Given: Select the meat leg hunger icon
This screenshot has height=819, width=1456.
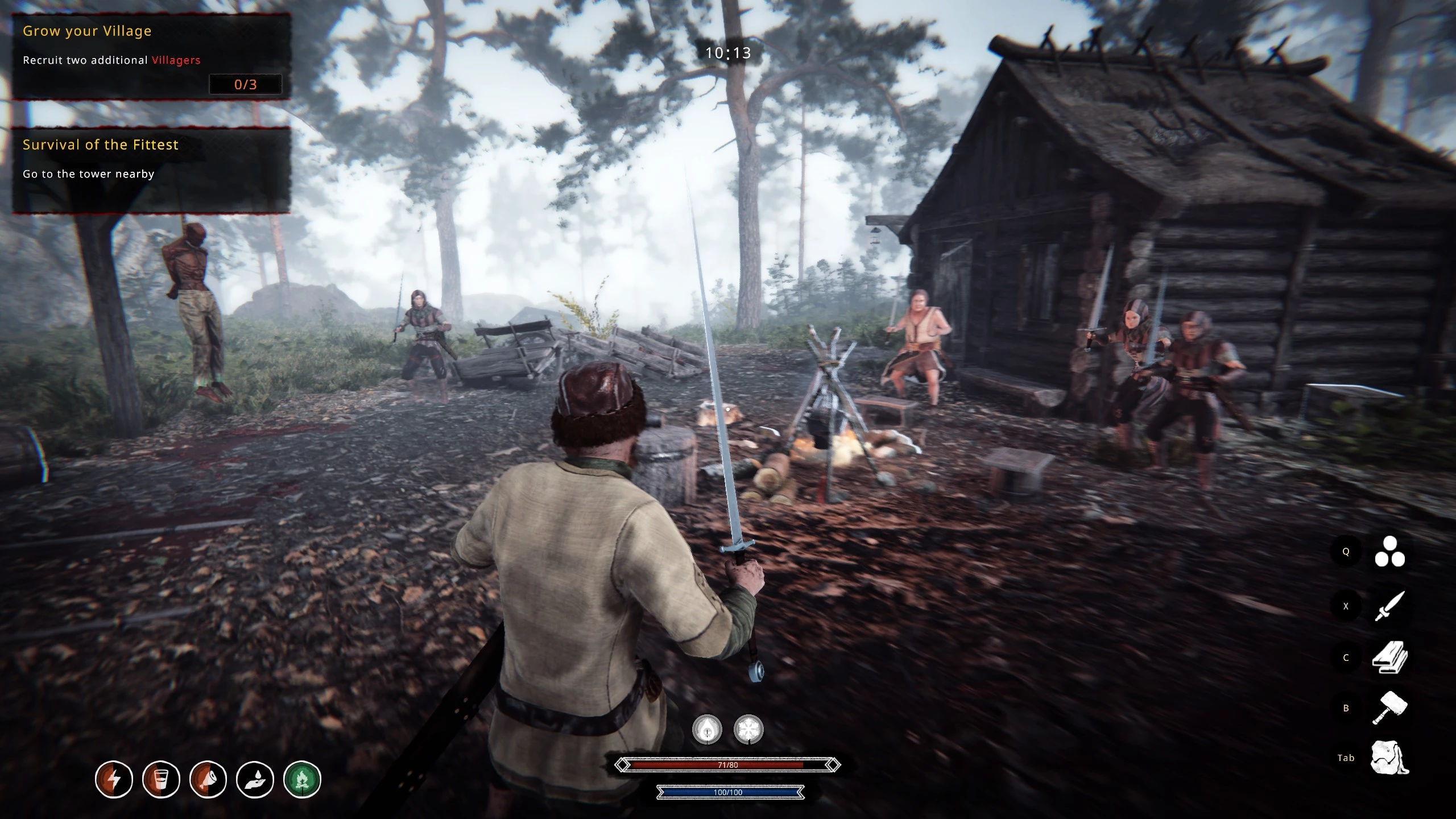Looking at the screenshot, I should click(x=208, y=779).
